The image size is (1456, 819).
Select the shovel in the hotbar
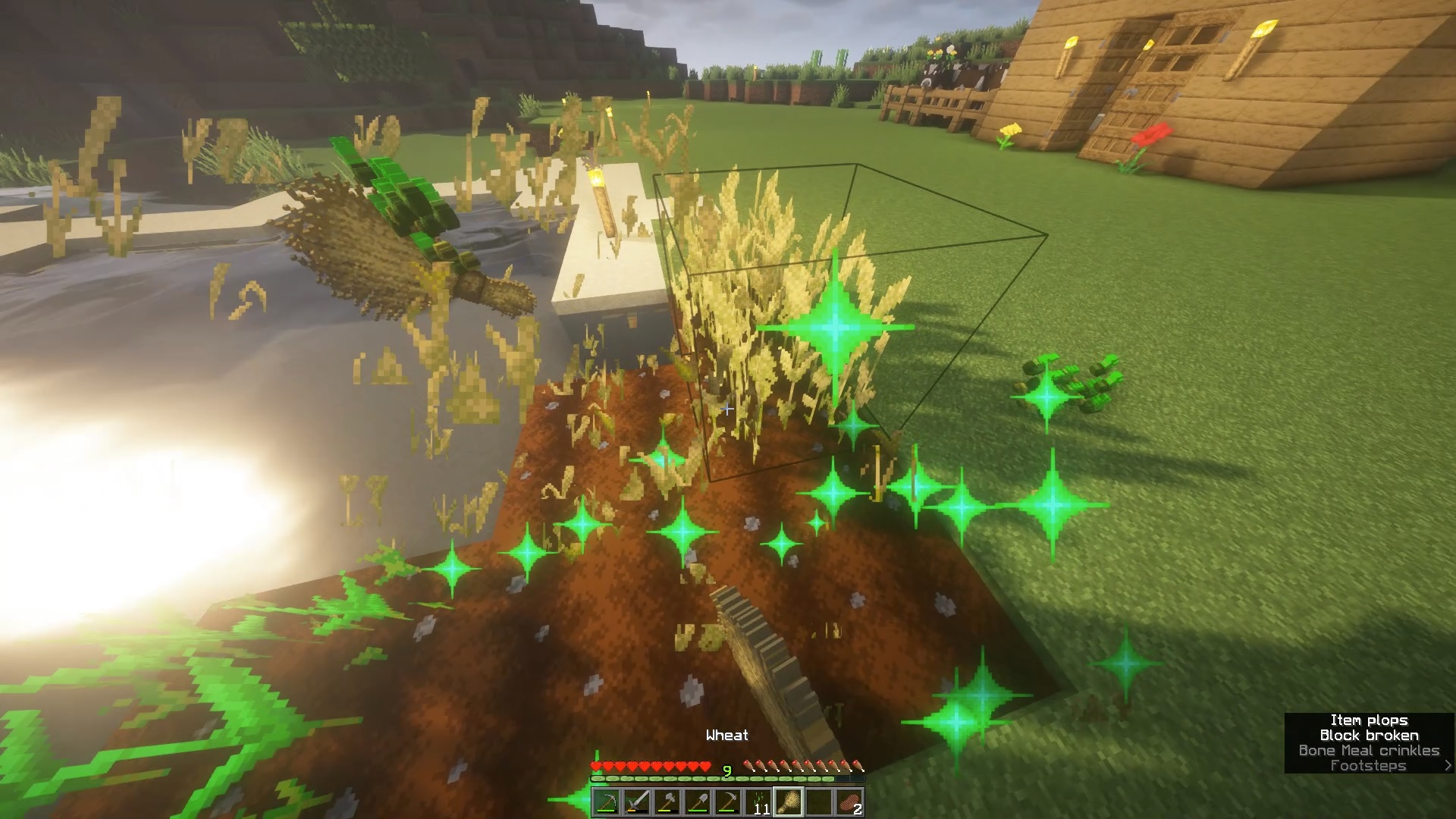click(698, 802)
